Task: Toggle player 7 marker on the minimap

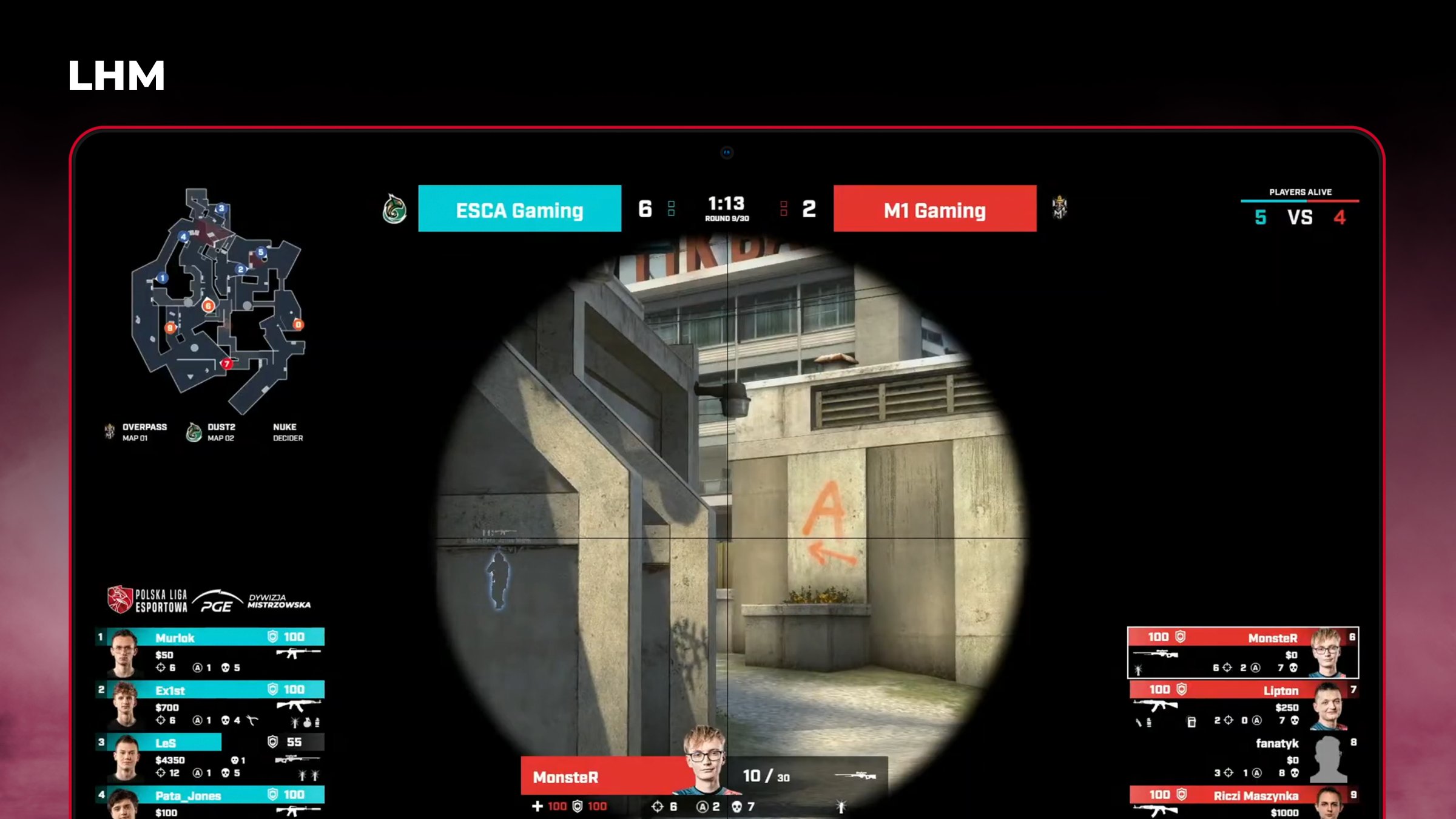Action: [x=227, y=364]
